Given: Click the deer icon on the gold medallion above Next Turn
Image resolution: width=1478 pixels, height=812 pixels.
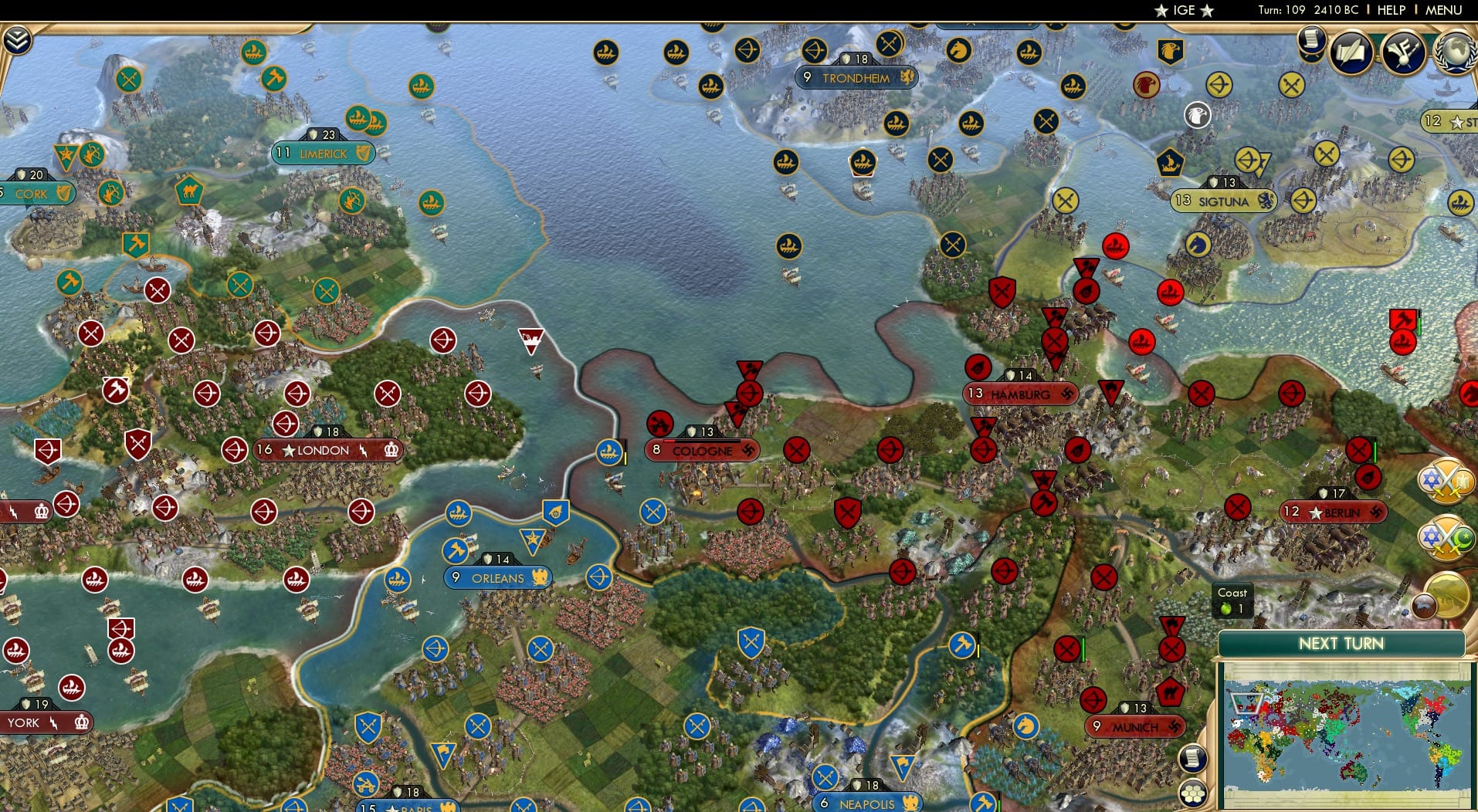Looking at the screenshot, I should pos(1424,605).
